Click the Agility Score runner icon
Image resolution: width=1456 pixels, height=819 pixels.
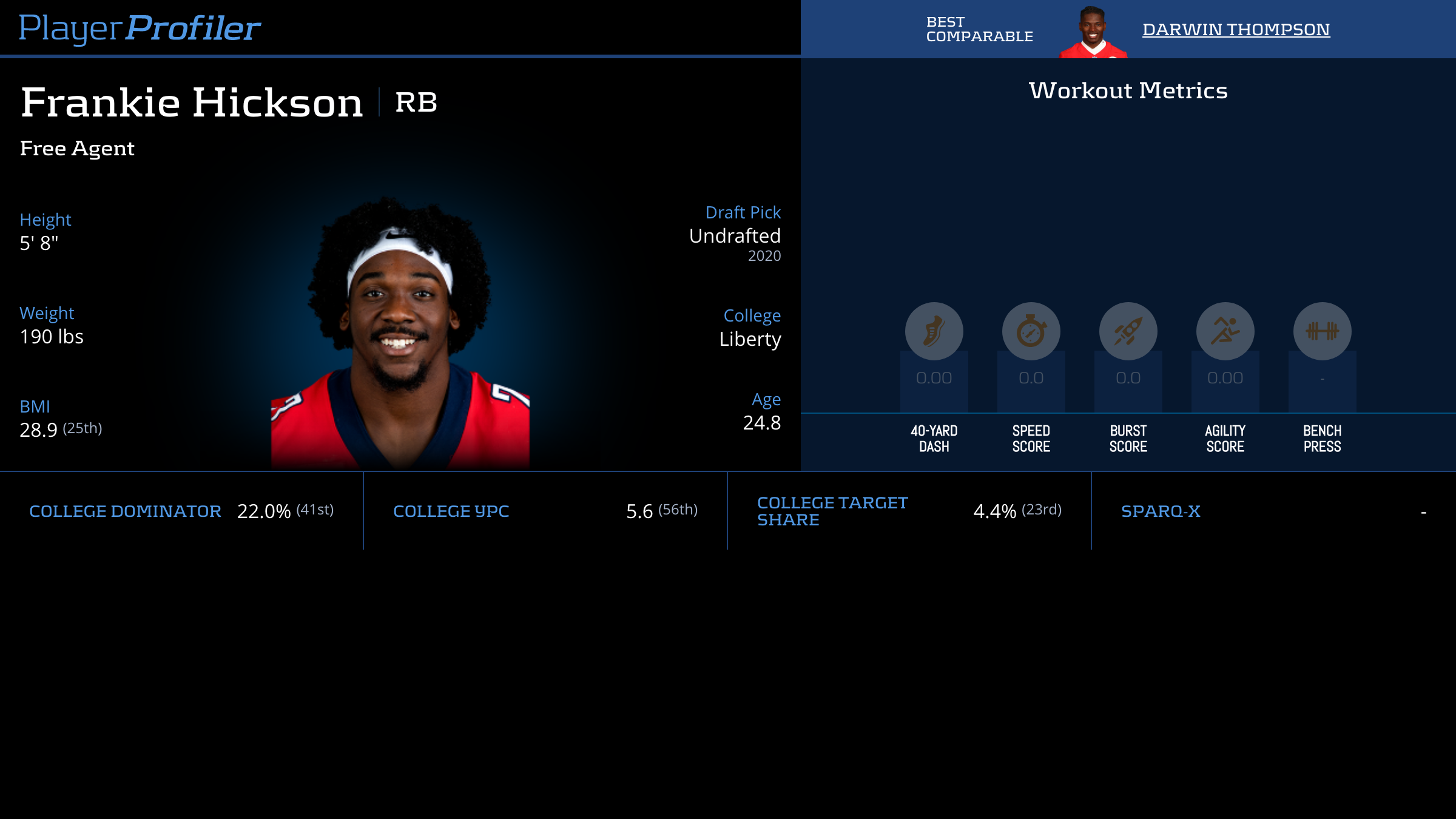click(1225, 331)
